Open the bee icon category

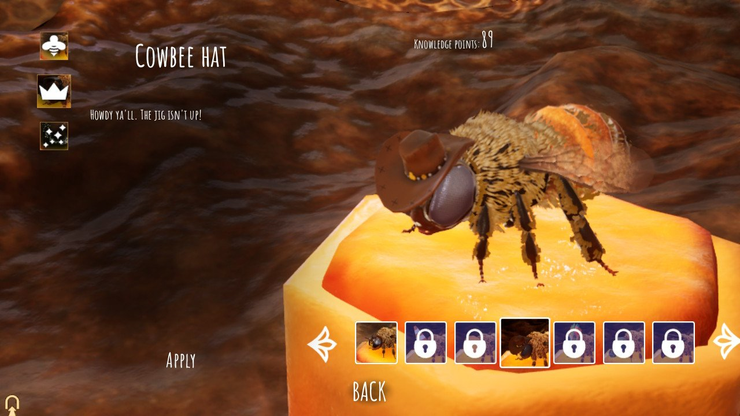point(54,46)
